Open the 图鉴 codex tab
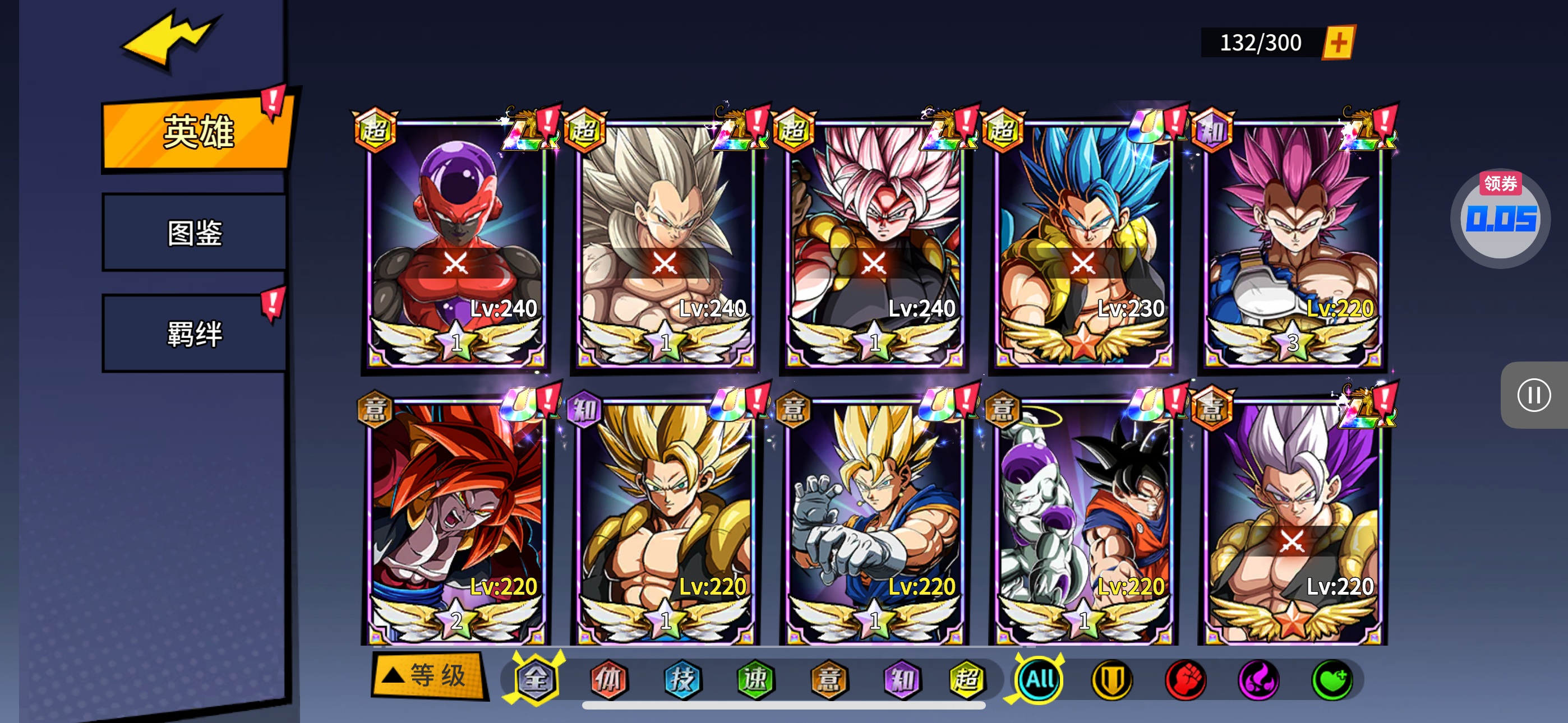 [195, 233]
